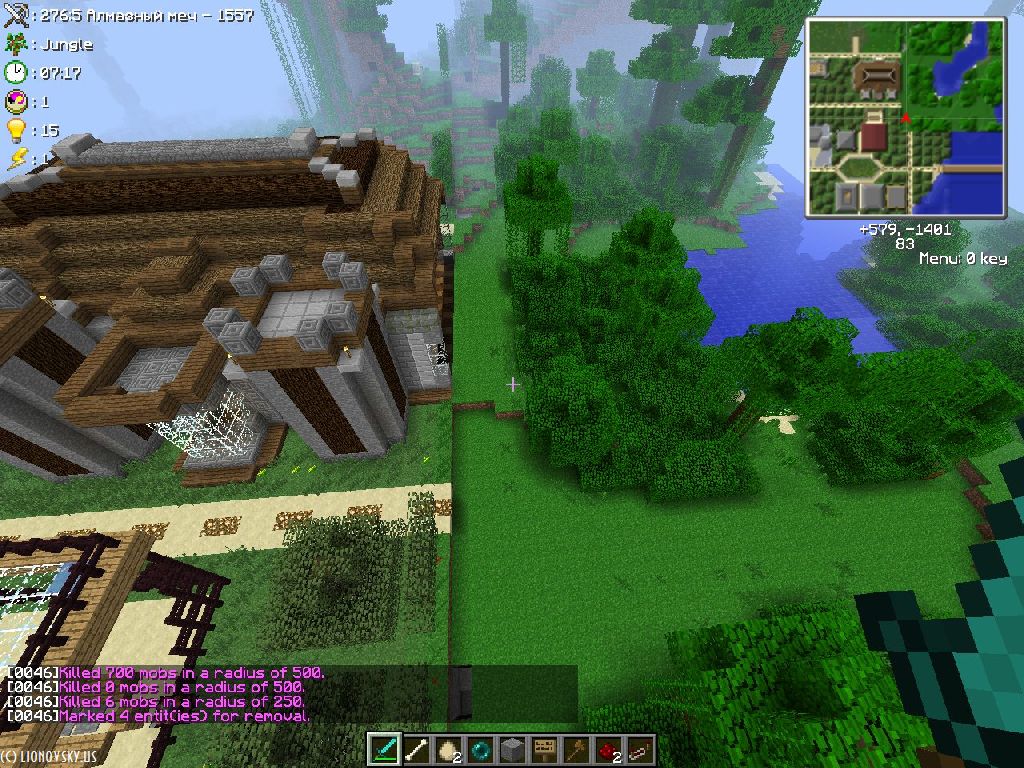Viewport: 1024px width, 768px height.
Task: Pick the redstone dust hotbar slot
Action: (608, 749)
